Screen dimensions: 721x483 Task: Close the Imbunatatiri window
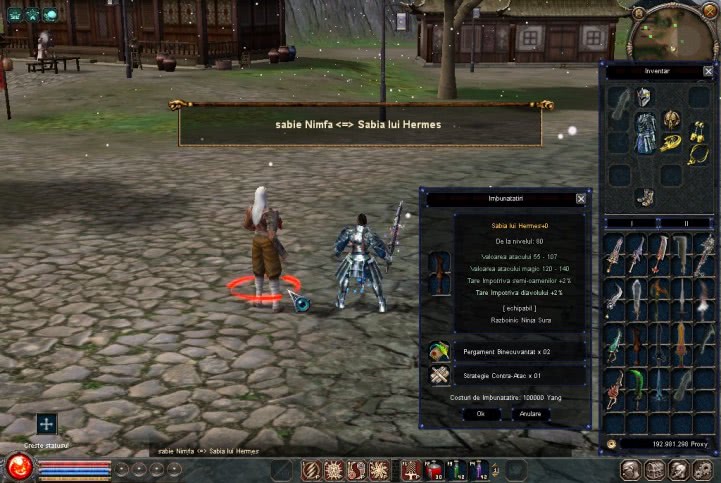tap(581, 199)
